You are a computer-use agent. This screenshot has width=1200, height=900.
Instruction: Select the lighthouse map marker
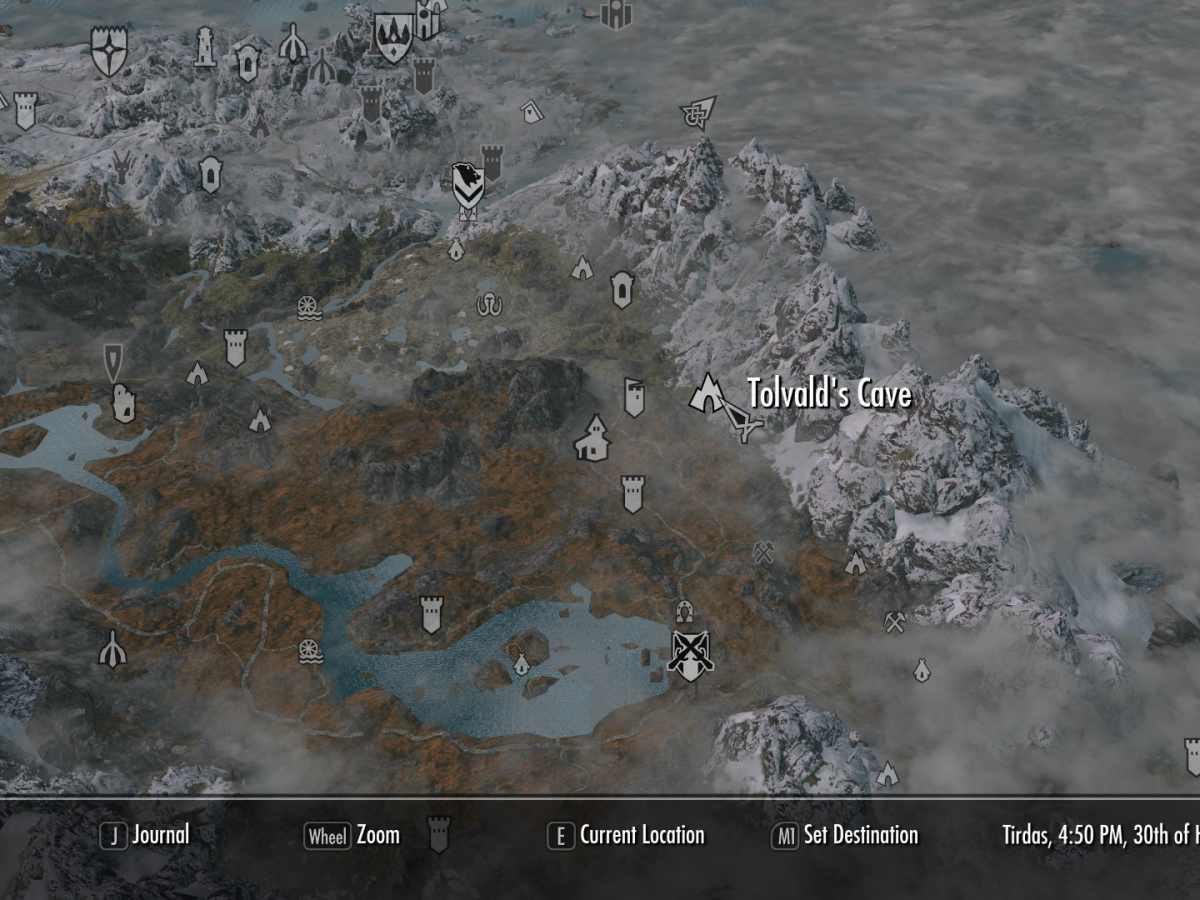[x=205, y=46]
